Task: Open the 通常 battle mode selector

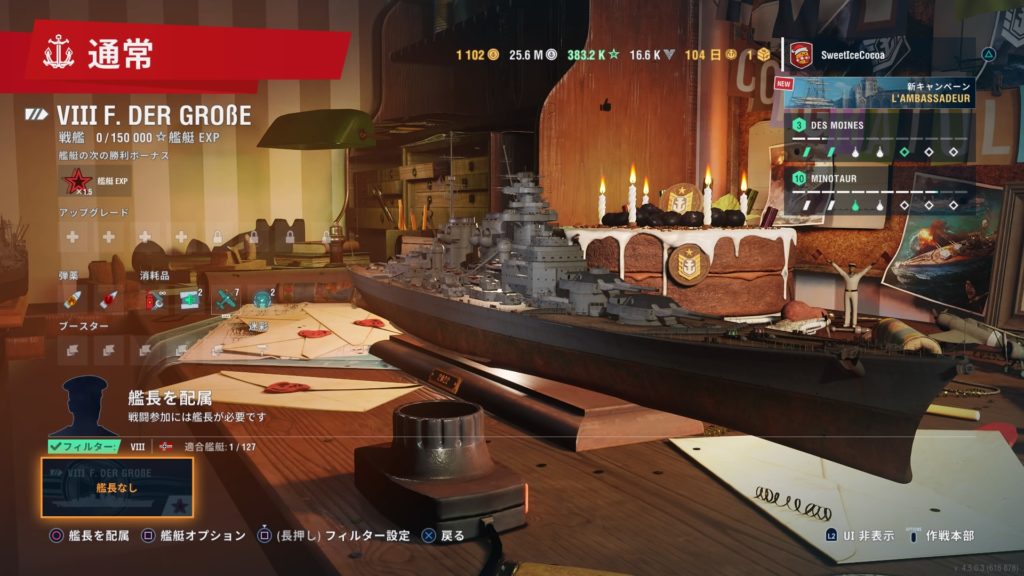Action: click(x=120, y=54)
